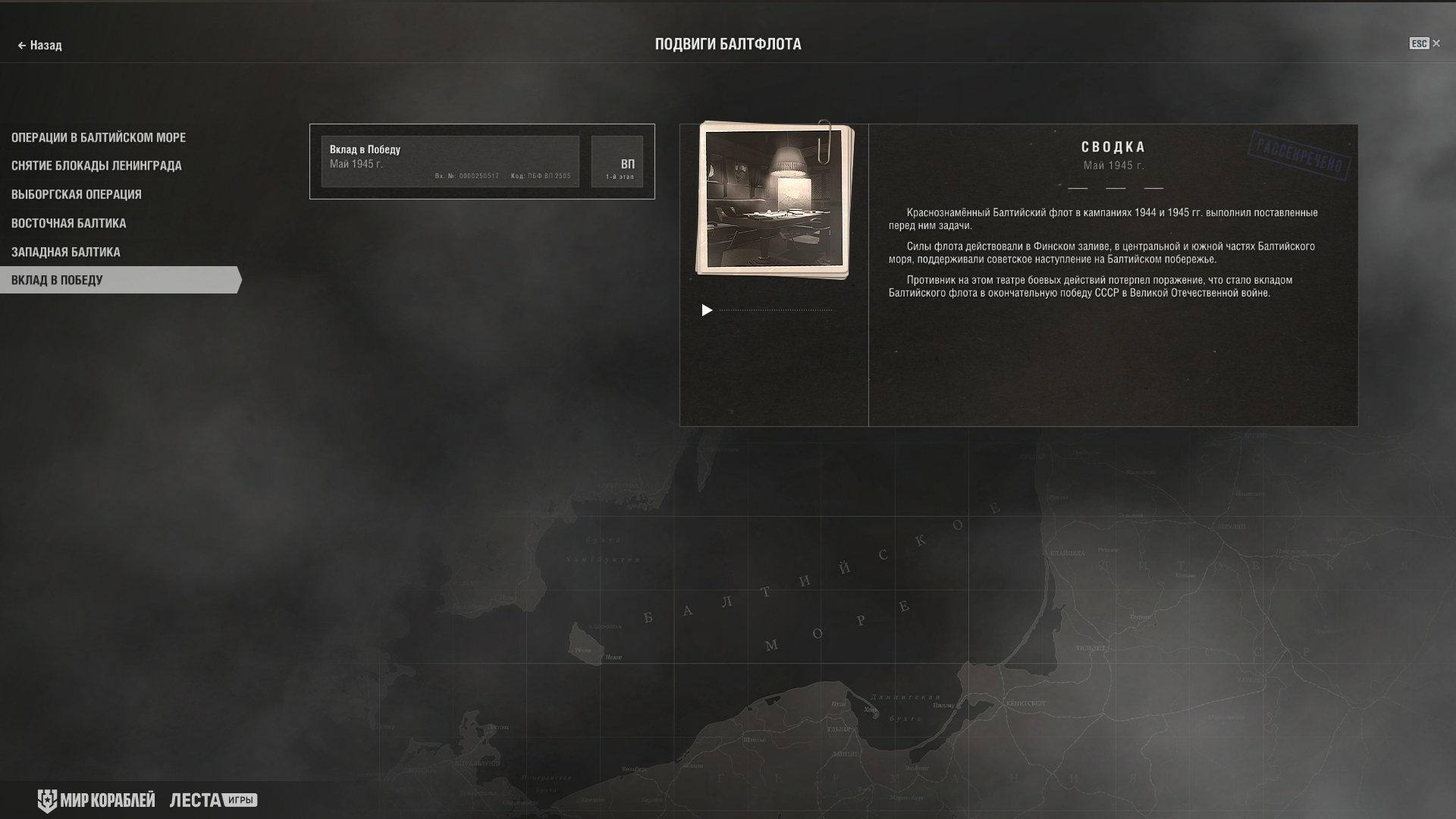Close the screen with the X button

(1436, 44)
